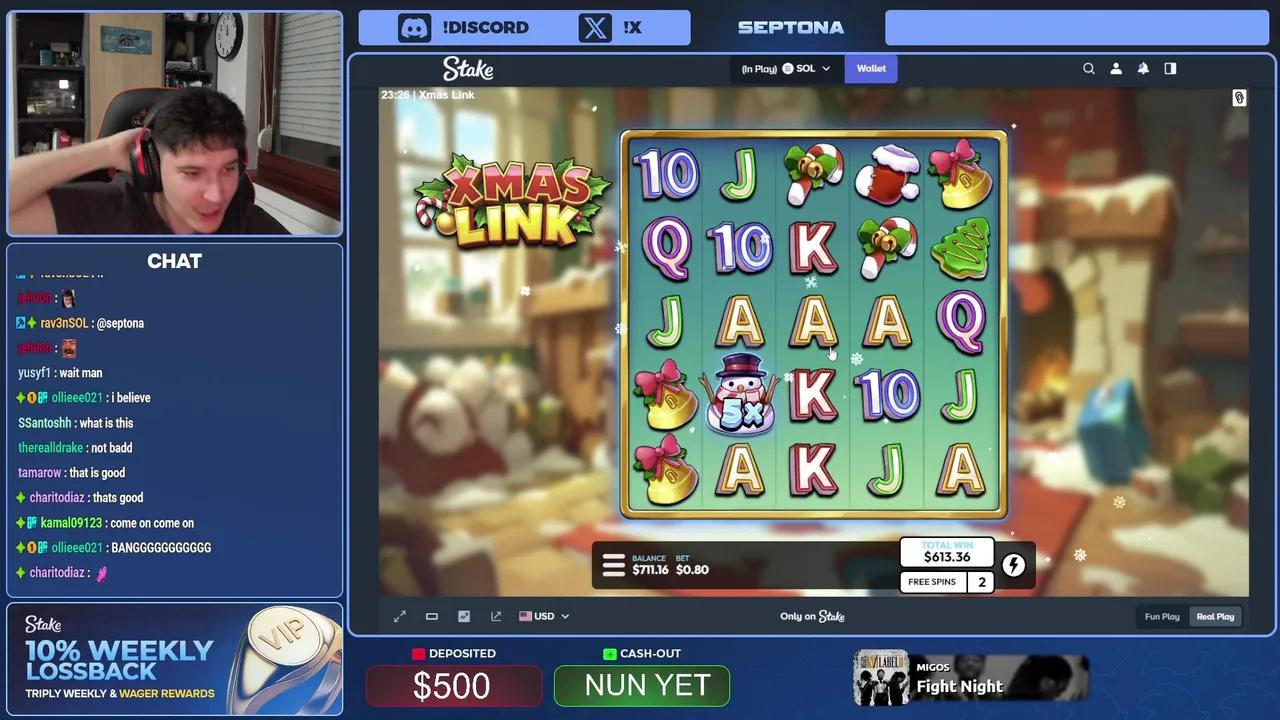Click the fullscreen arrows icon below the slot
Viewport: 1280px width, 720px height.
[x=399, y=616]
